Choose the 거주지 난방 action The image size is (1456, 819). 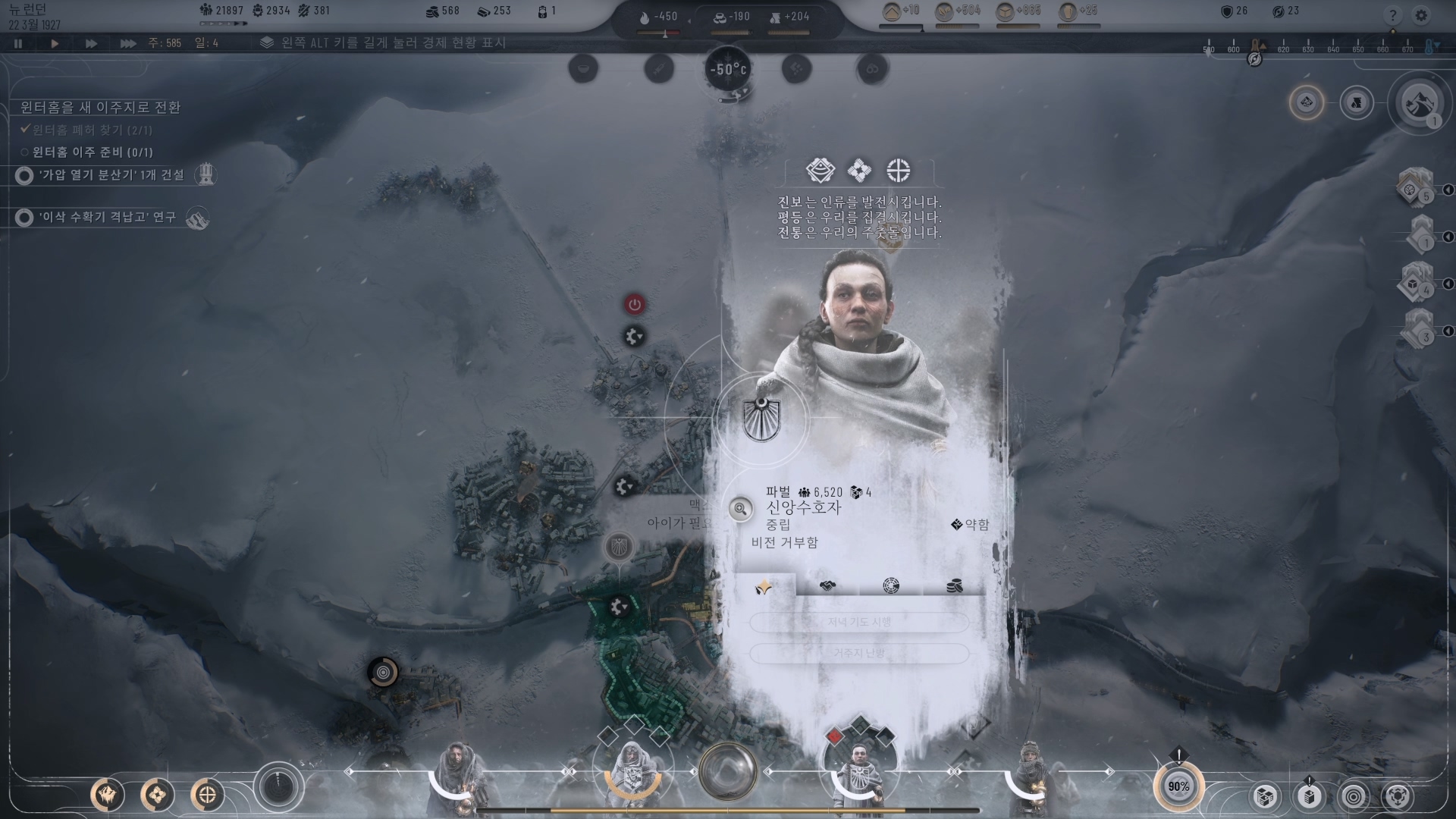coord(859,653)
